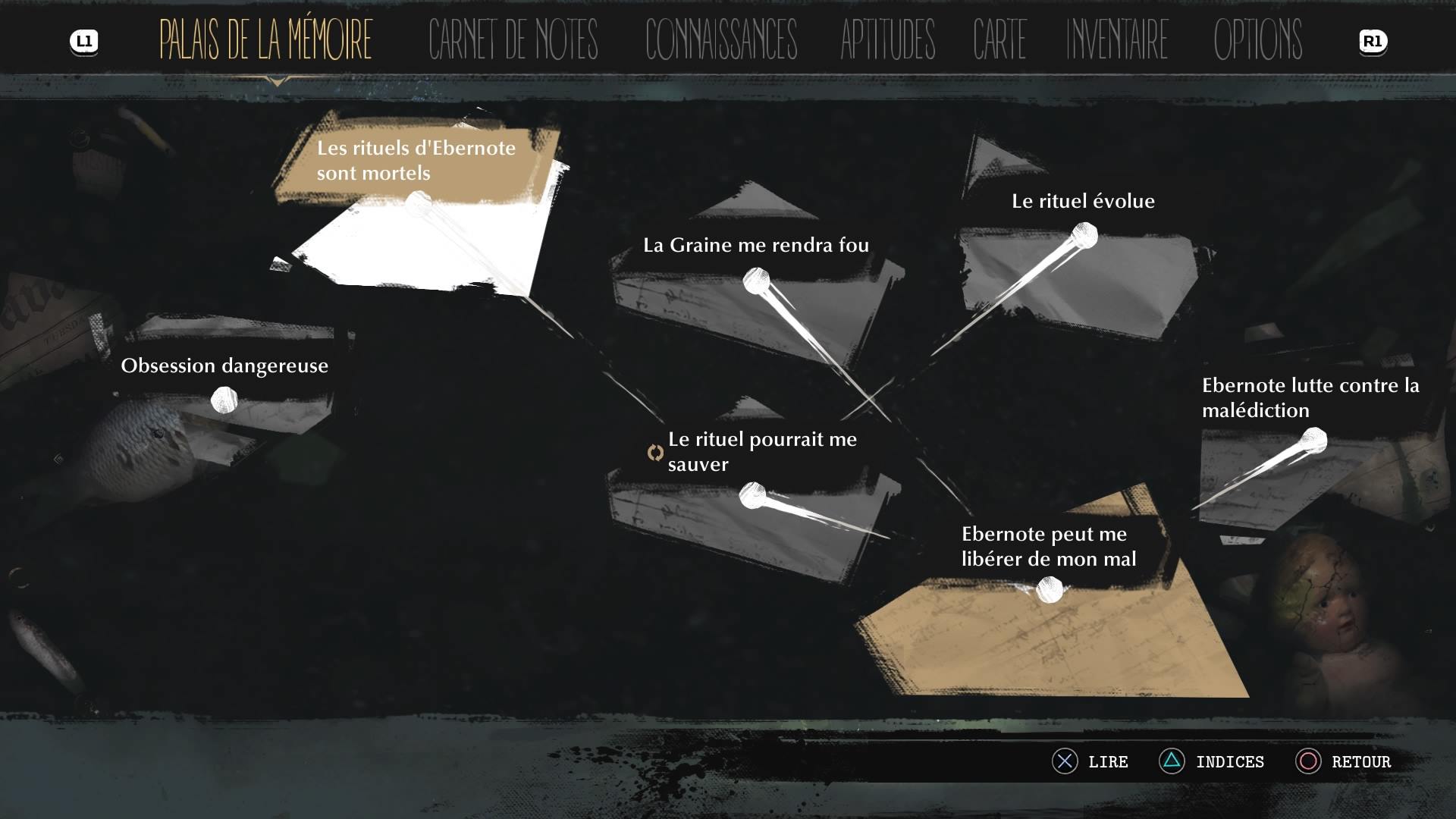Open the Connaissances tab
The height and width of the screenshot is (819, 1456).
point(720,39)
